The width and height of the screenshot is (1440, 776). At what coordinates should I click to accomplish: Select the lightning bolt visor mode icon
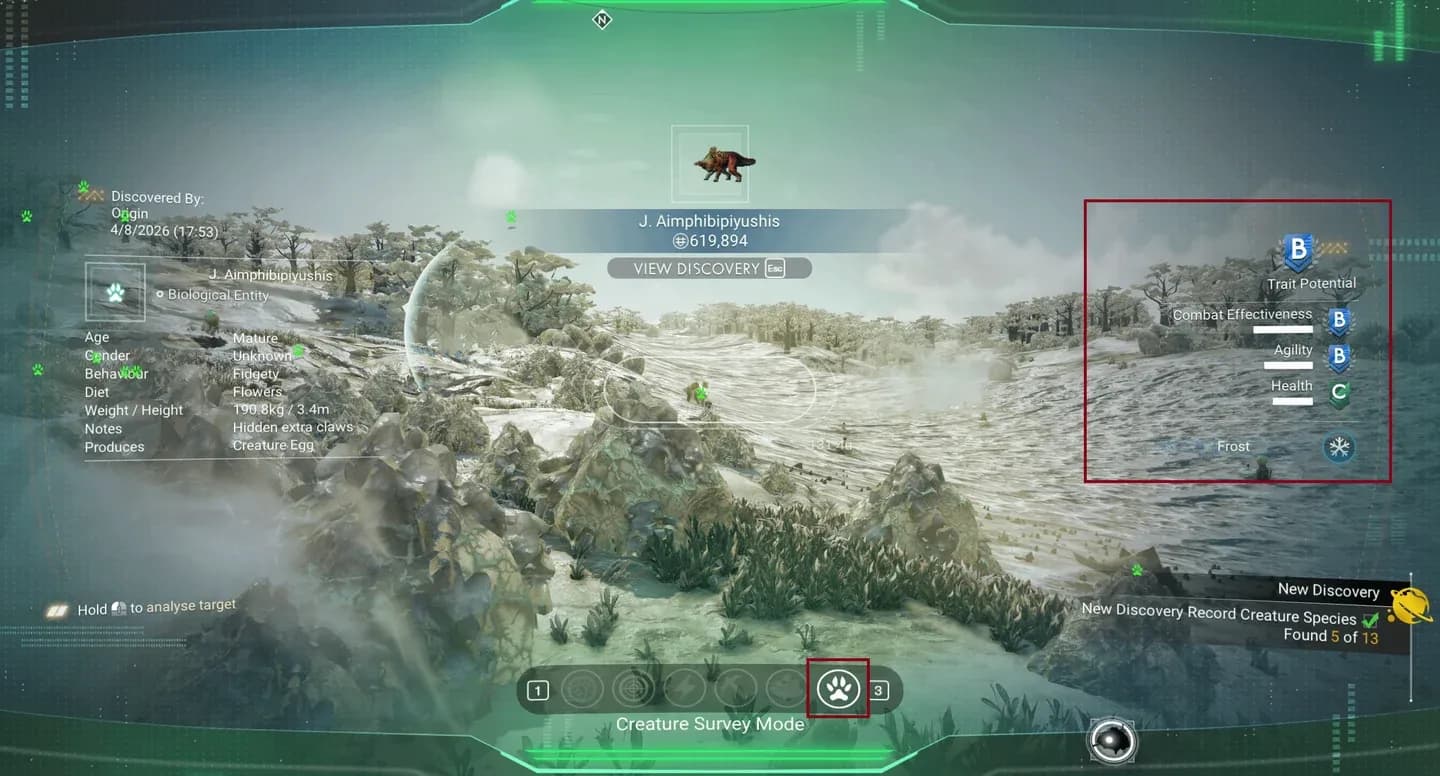click(x=684, y=689)
